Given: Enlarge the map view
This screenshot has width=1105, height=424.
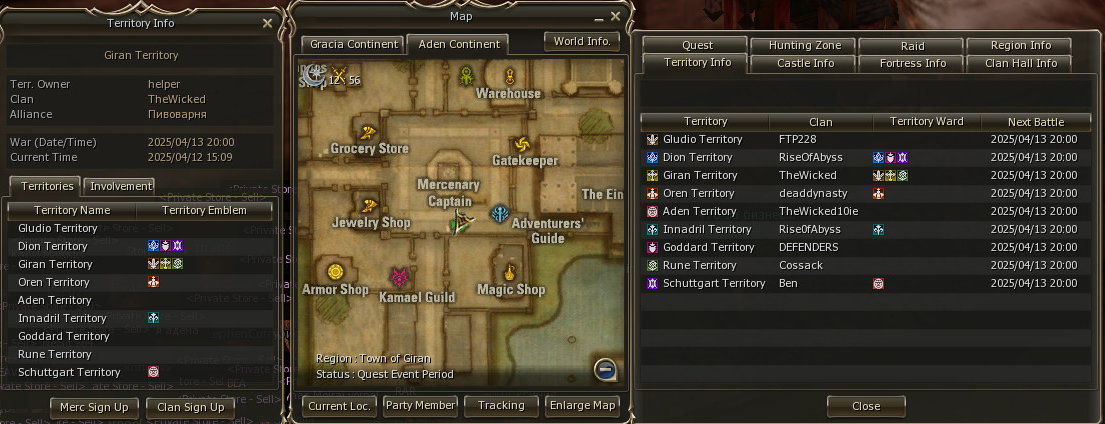Looking at the screenshot, I should [x=582, y=405].
